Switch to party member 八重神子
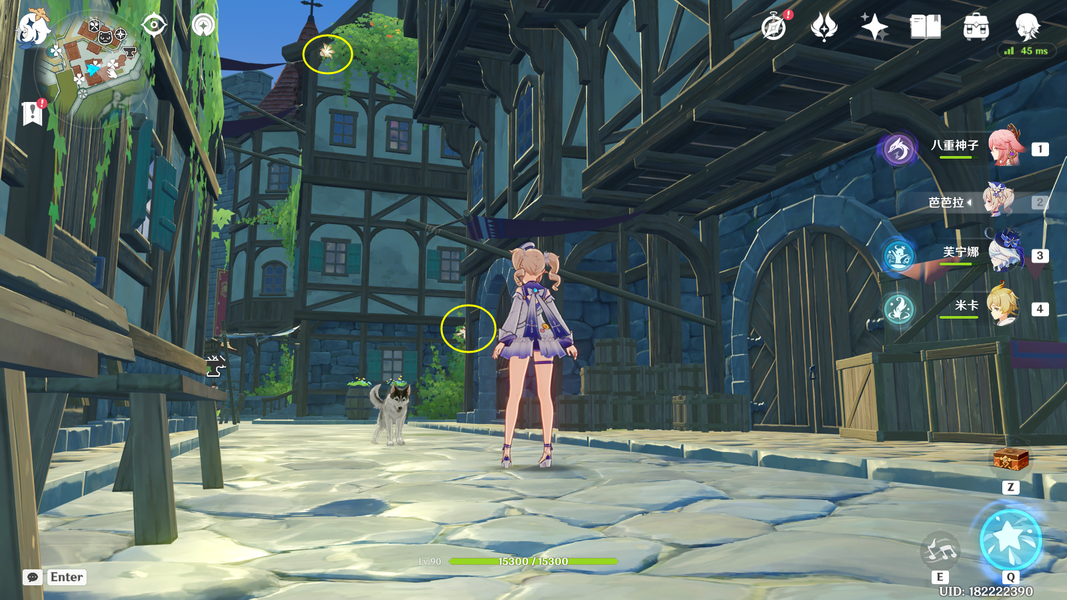The image size is (1067, 600). pyautogui.click(x=1004, y=148)
